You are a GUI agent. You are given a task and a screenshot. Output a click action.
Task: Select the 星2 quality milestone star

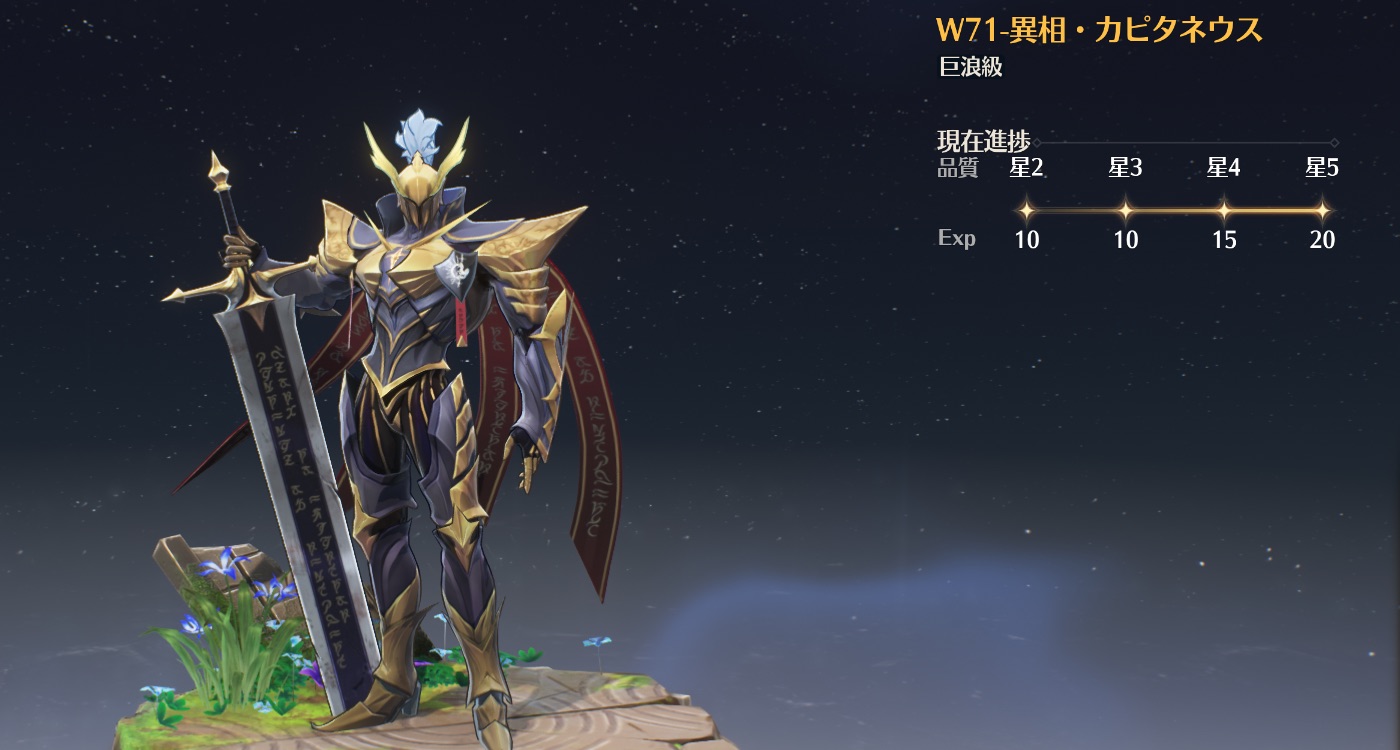pyautogui.click(x=1026, y=211)
